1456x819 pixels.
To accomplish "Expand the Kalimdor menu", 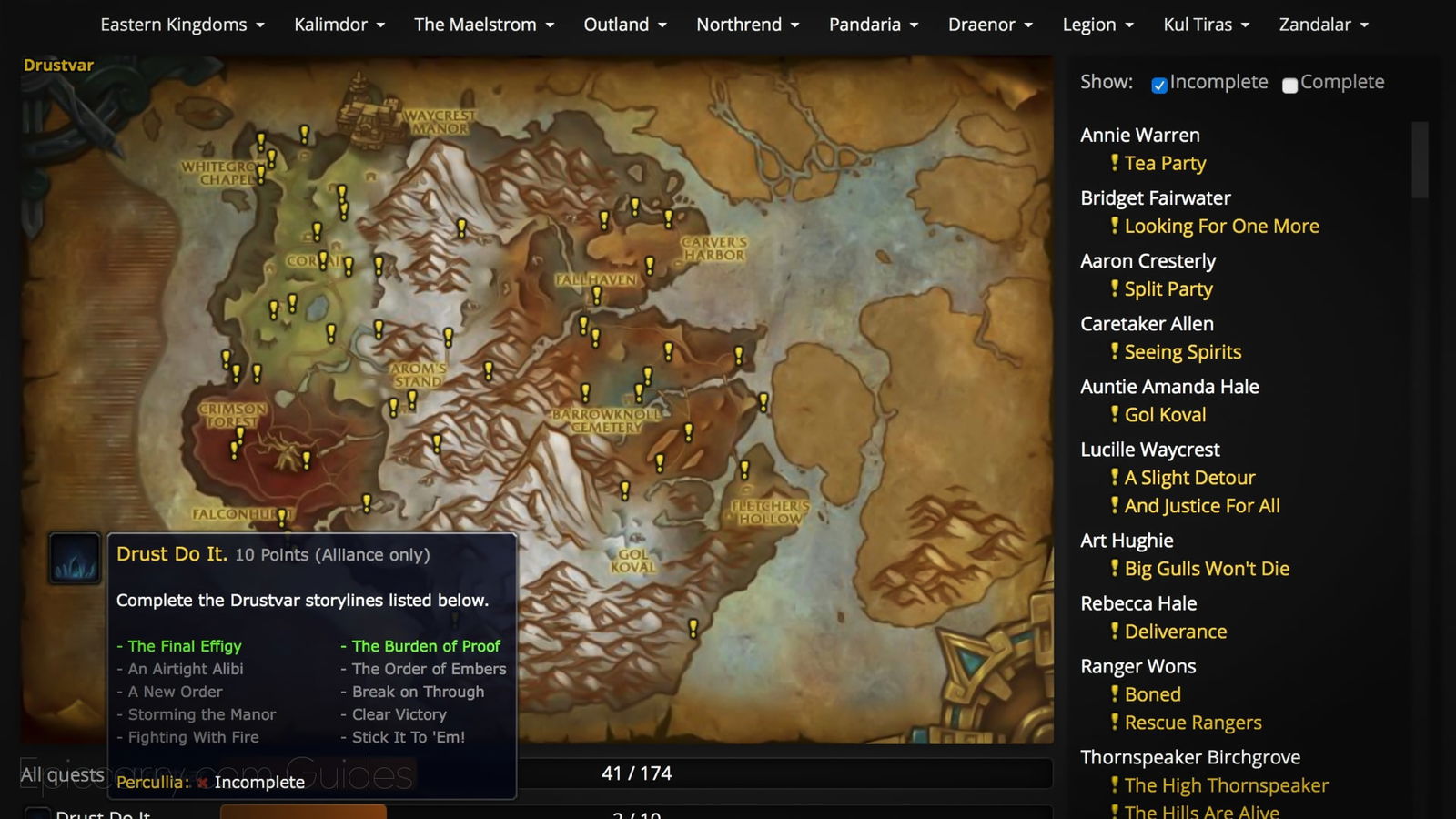I will [339, 25].
